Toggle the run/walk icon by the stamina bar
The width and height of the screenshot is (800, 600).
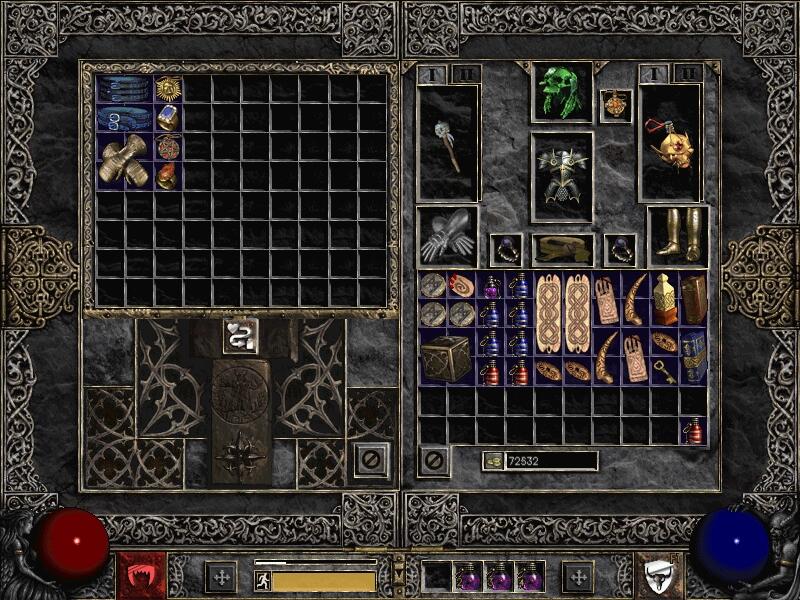263,580
